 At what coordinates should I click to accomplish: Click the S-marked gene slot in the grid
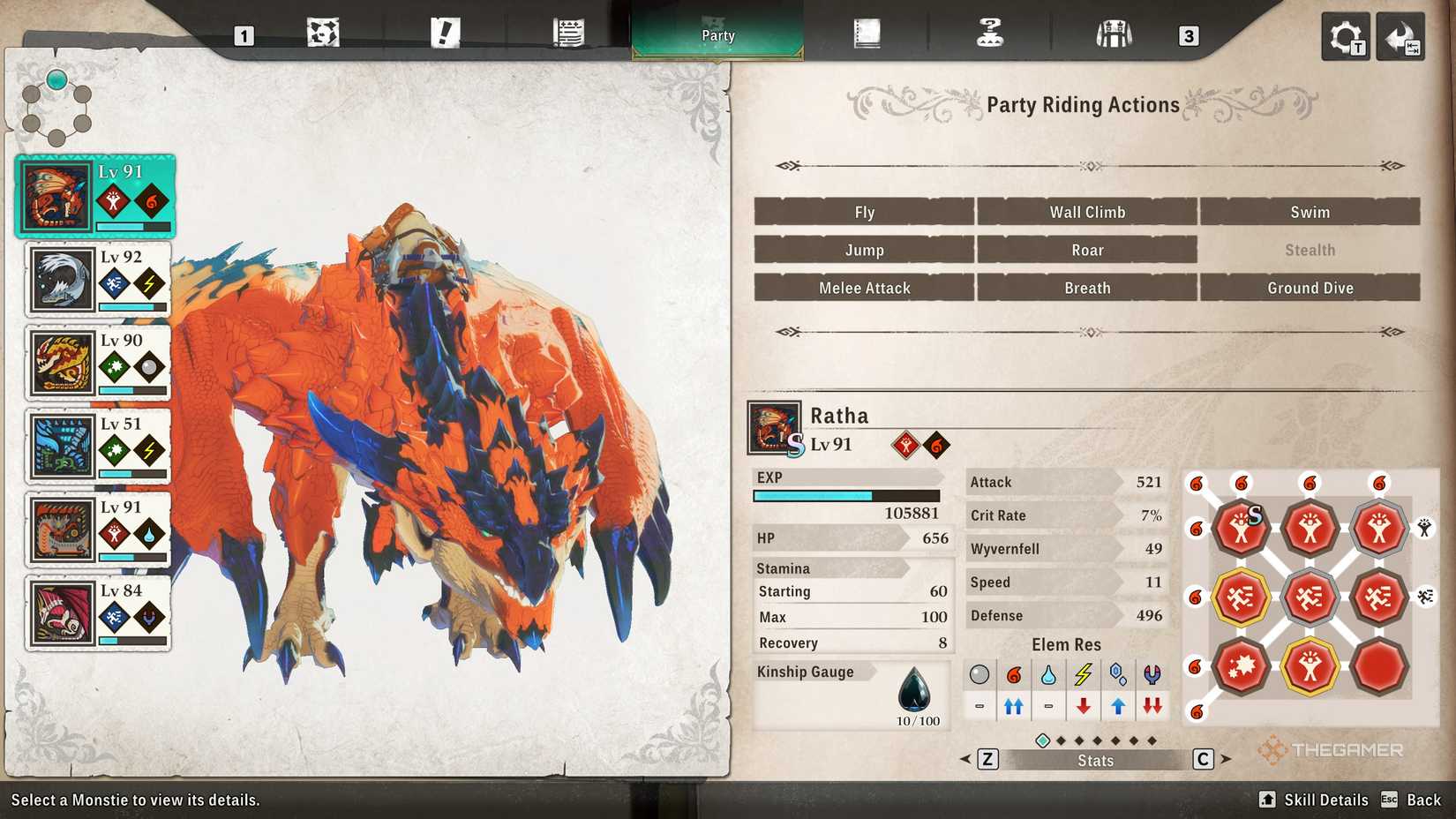[1242, 528]
